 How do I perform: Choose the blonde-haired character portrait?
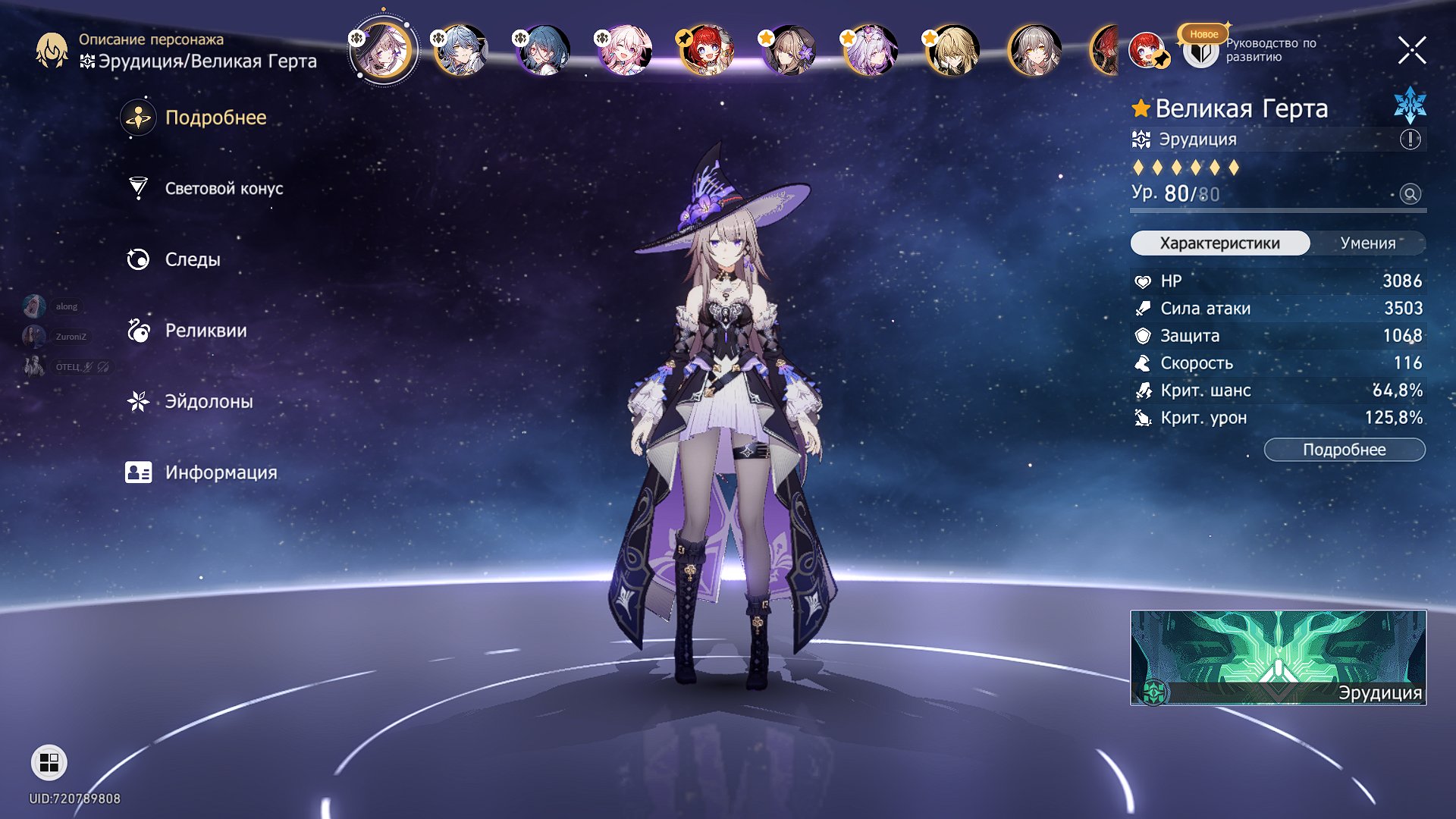pos(952,51)
